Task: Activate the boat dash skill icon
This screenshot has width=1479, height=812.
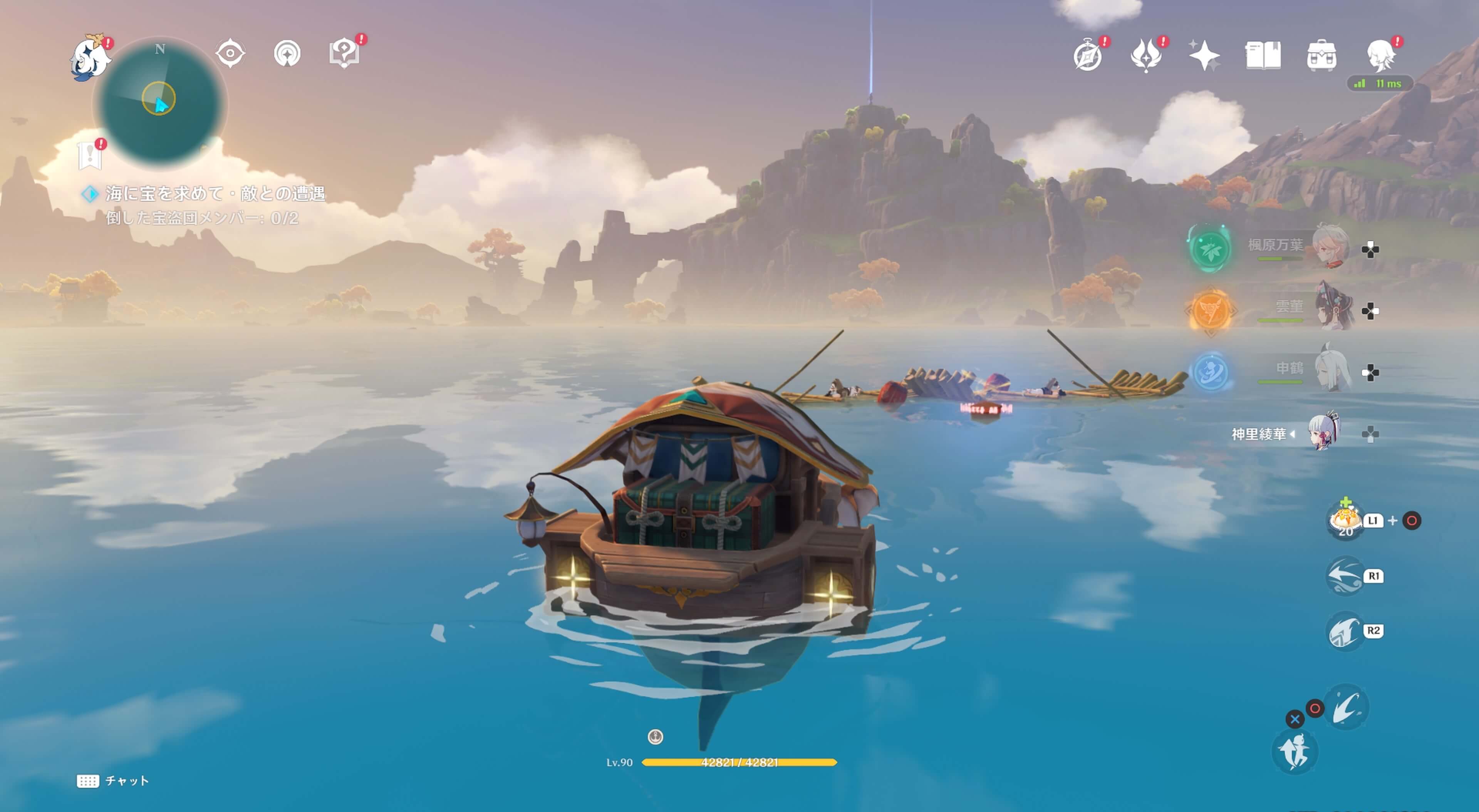Action: coord(1345,575)
